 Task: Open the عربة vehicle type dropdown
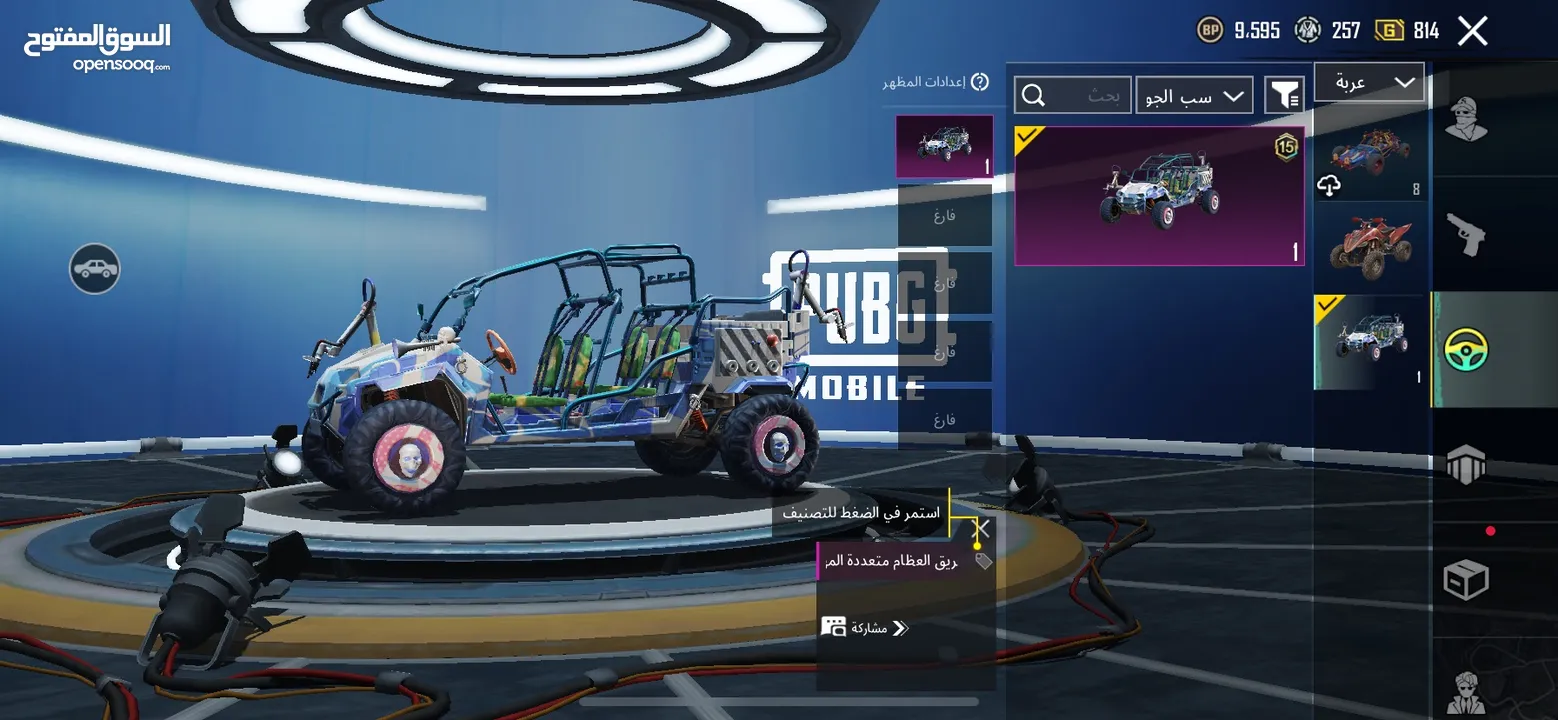(x=1368, y=83)
